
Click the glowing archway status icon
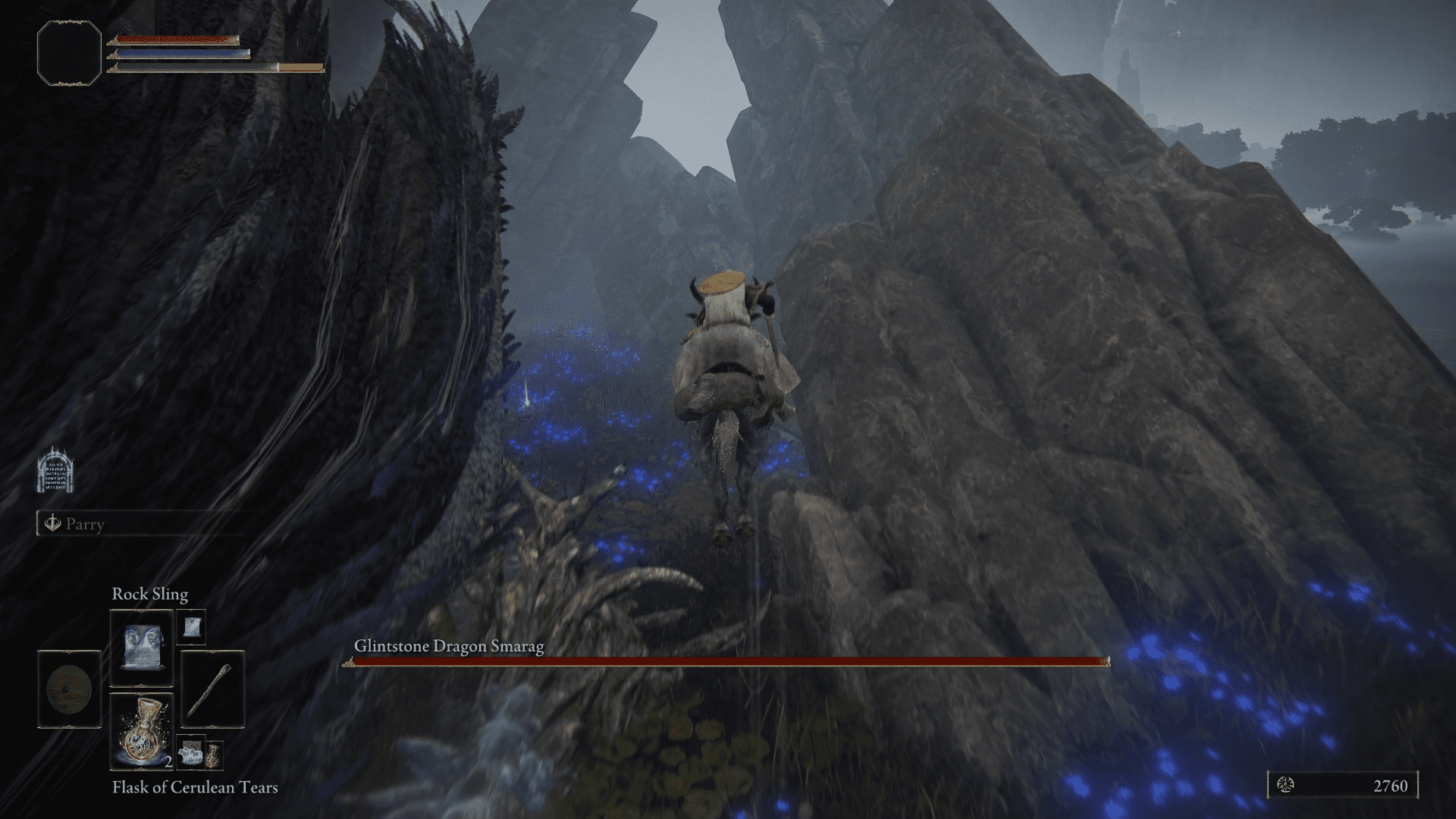coord(55,469)
